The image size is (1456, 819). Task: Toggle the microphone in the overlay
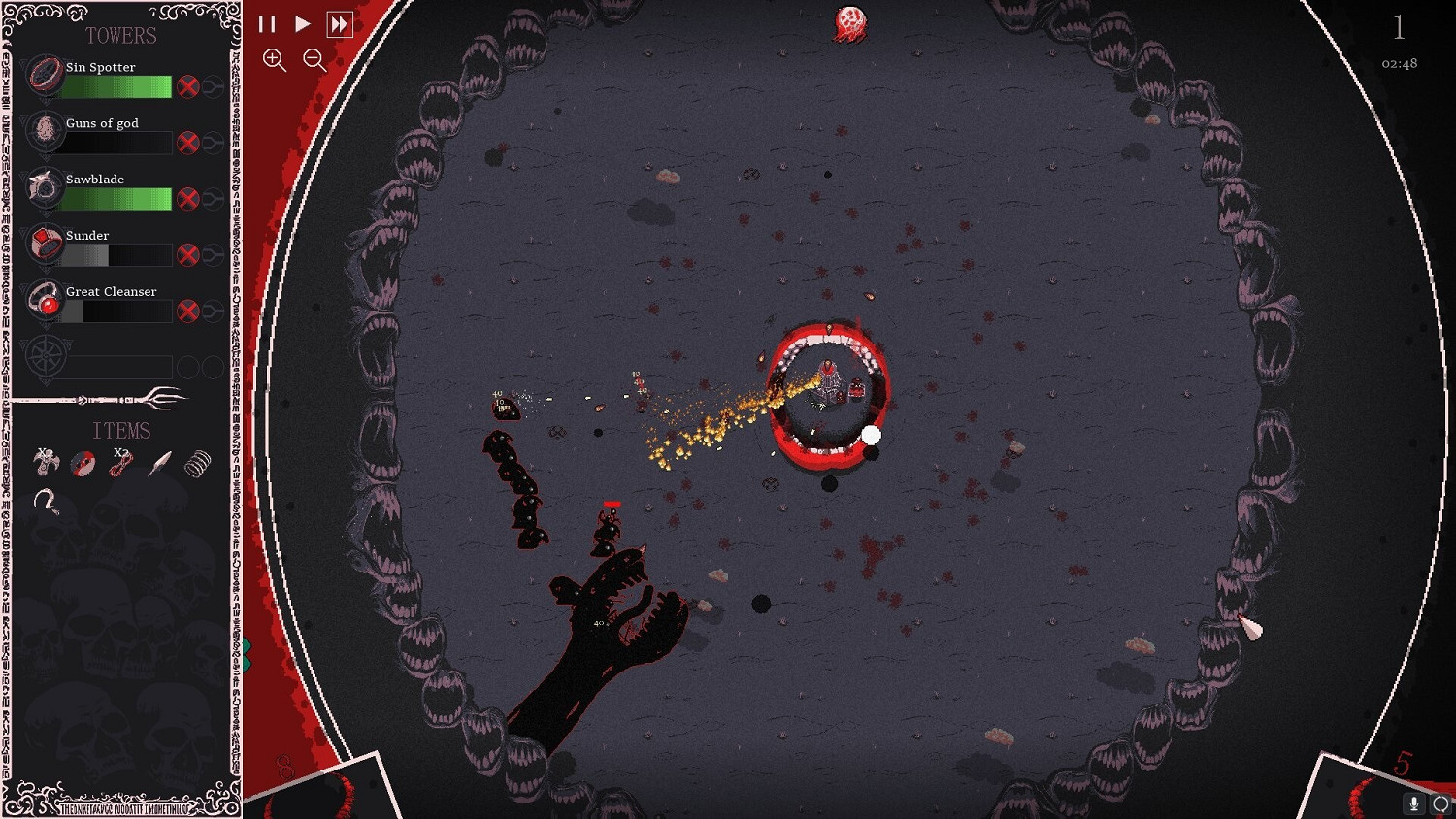point(1414,803)
